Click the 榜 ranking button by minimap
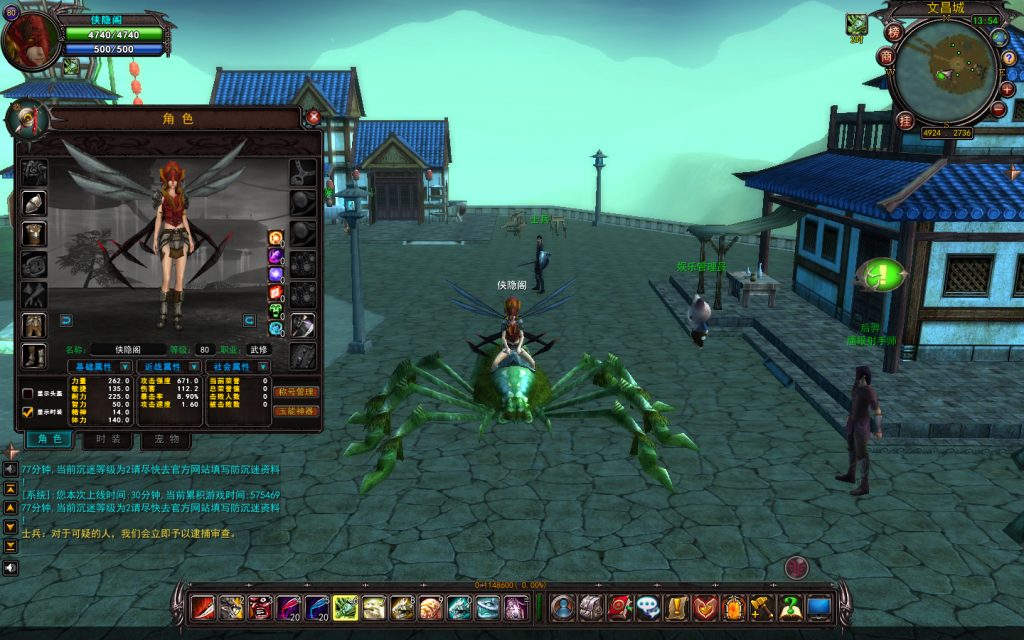1024x640 pixels. [893, 32]
